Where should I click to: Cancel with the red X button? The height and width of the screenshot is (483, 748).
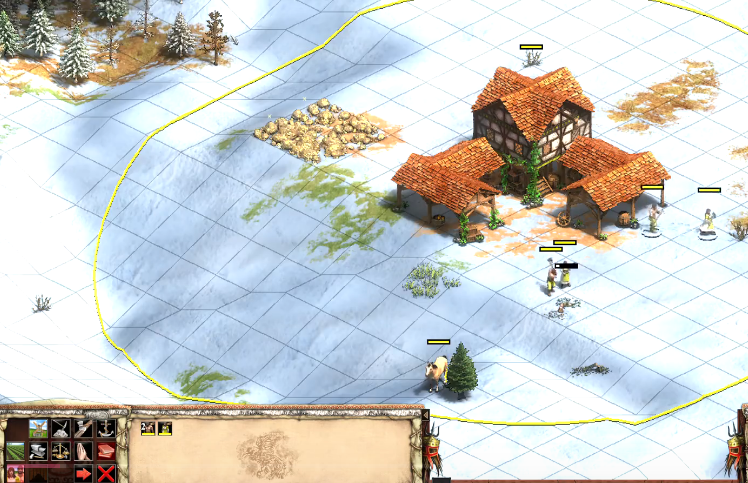tap(105, 473)
